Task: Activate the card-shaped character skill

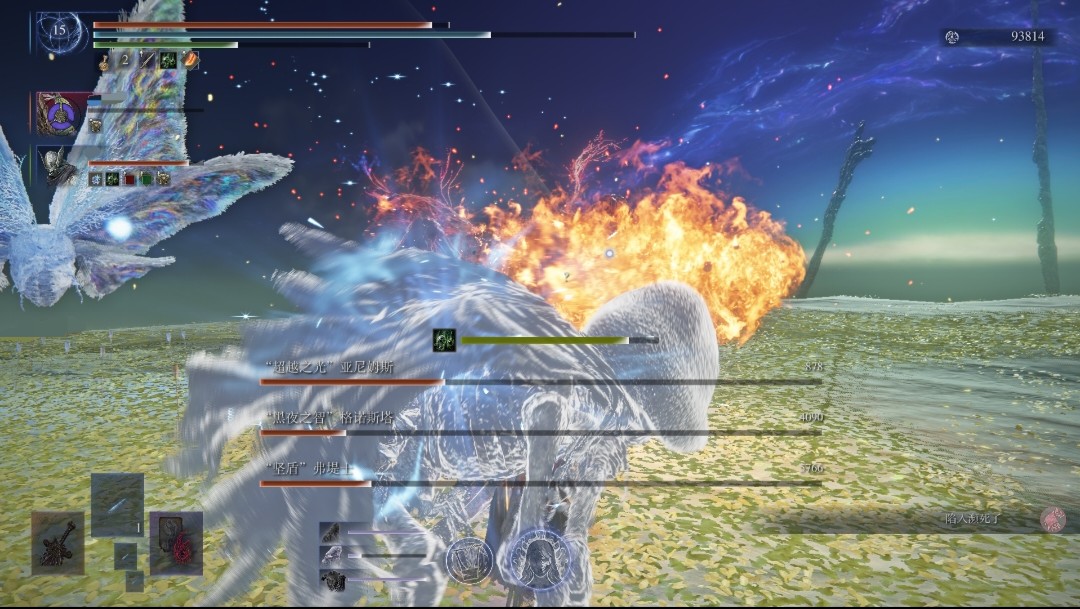Action: coord(468,559)
